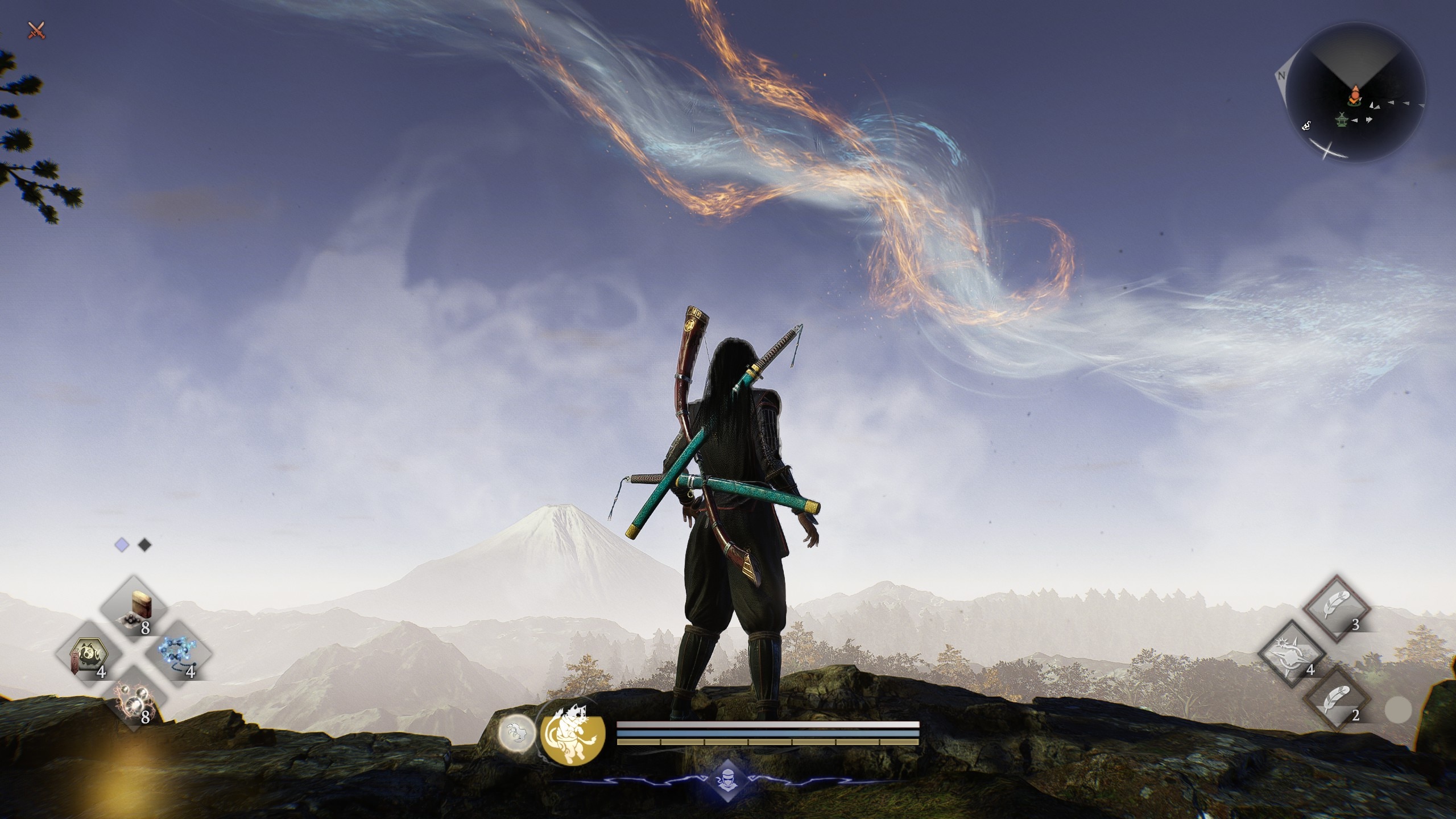Click the white kodama marker on minimap
Viewport: 1456px width, 819px height.
click(x=1306, y=125)
